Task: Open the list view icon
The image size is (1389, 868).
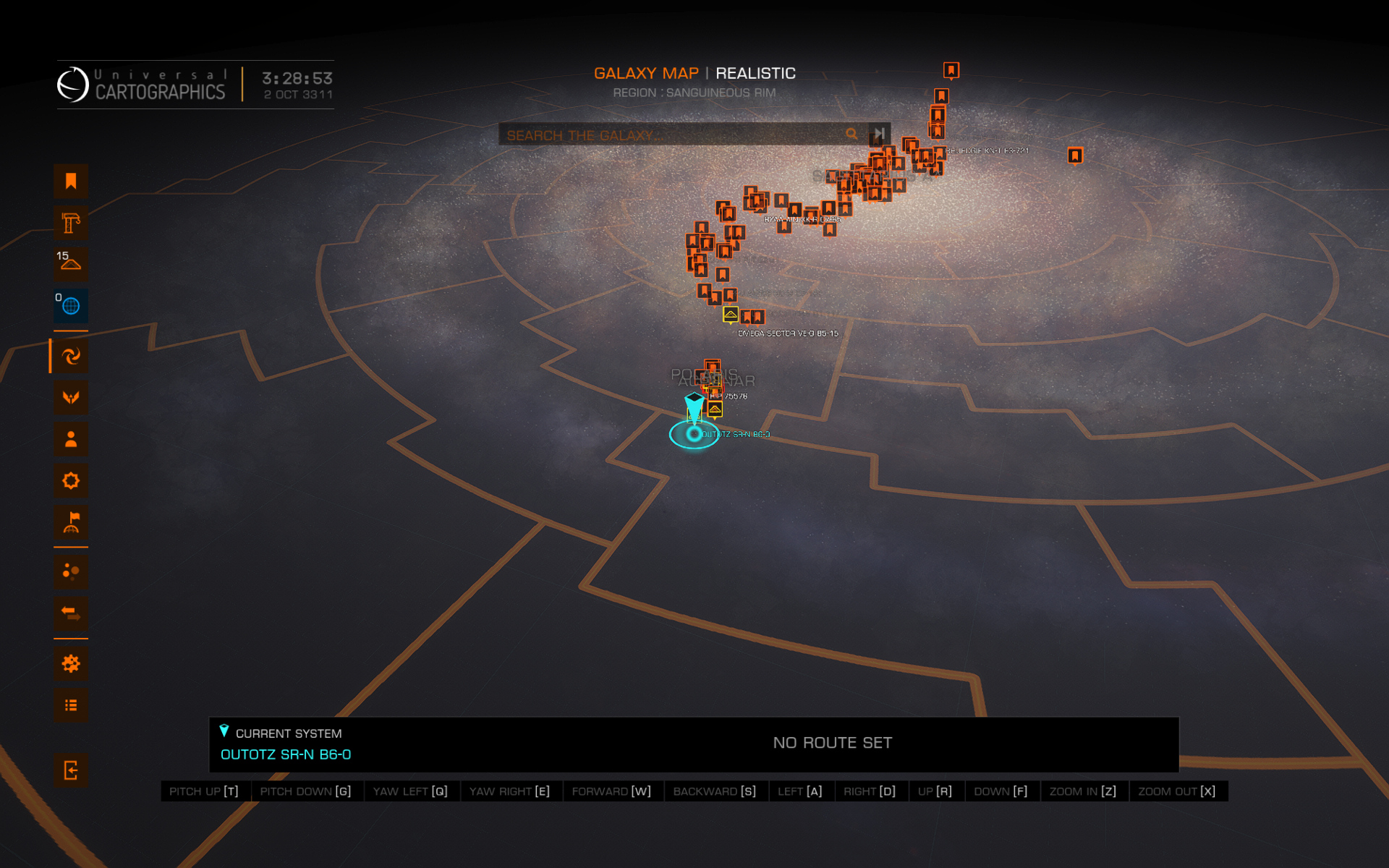Action: point(71,705)
